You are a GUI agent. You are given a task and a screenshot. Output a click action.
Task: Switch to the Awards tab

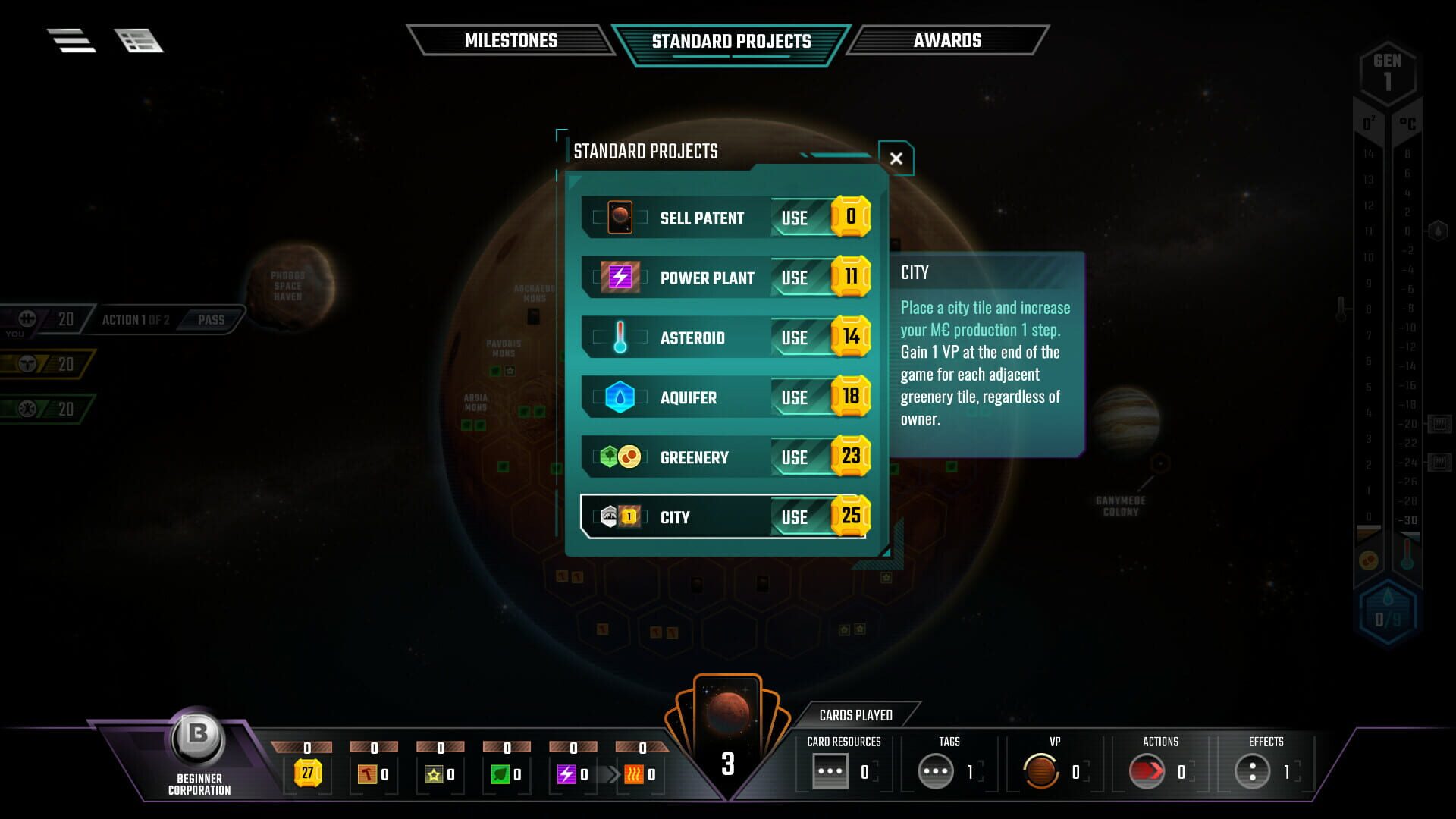[948, 40]
